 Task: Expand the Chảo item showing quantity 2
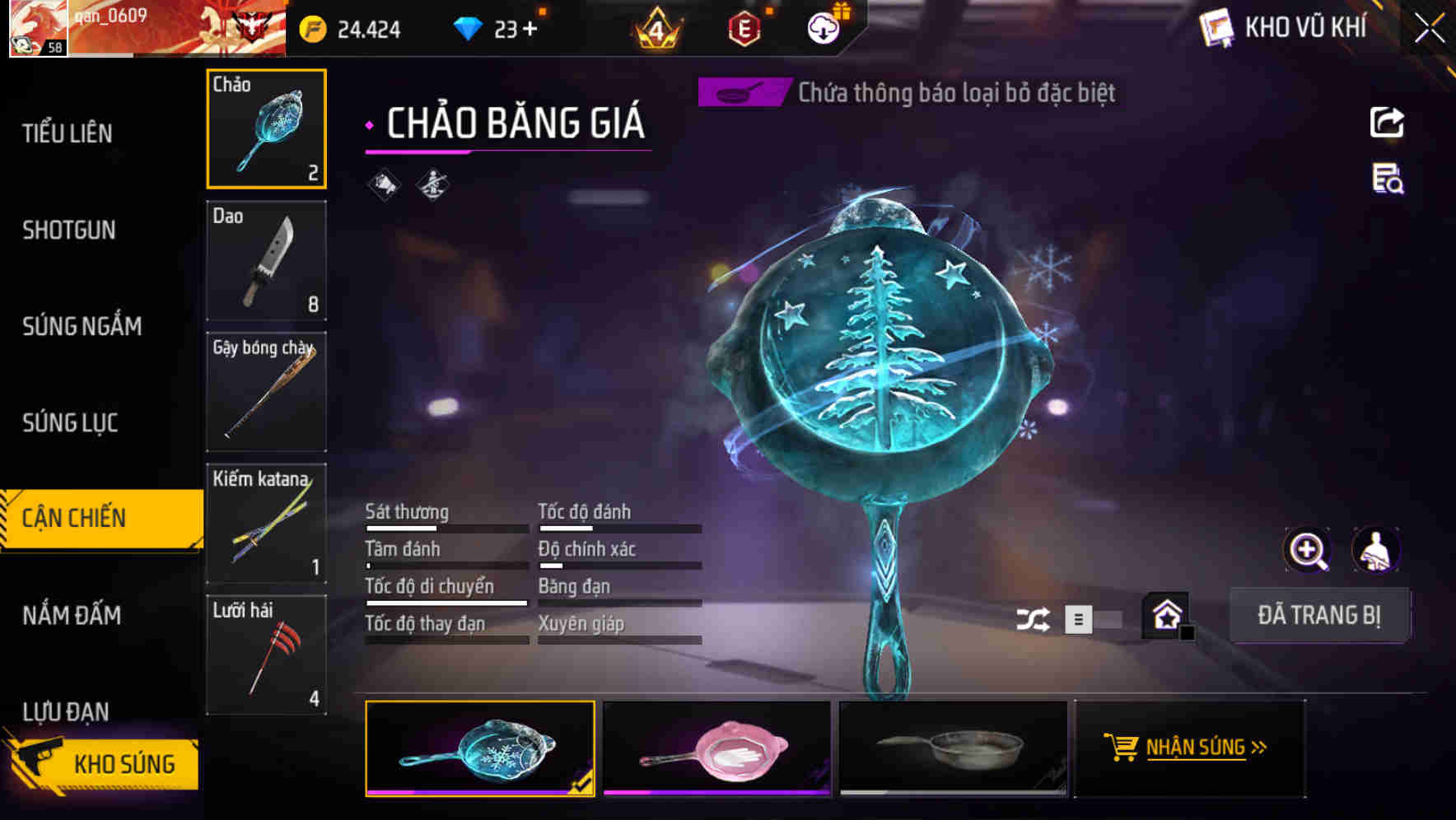pos(266,129)
